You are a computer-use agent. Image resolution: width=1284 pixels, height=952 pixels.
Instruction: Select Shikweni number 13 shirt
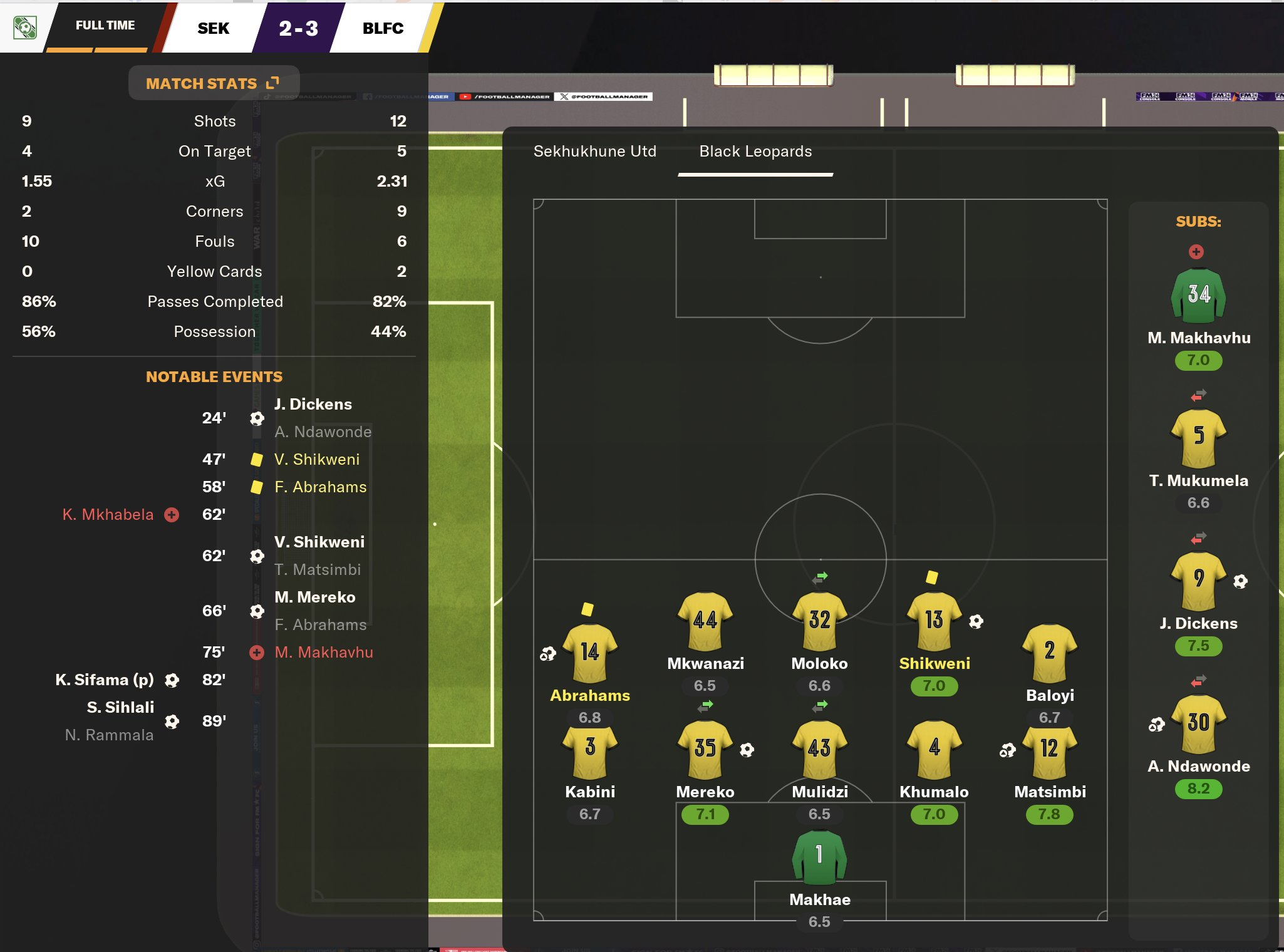coord(934,620)
